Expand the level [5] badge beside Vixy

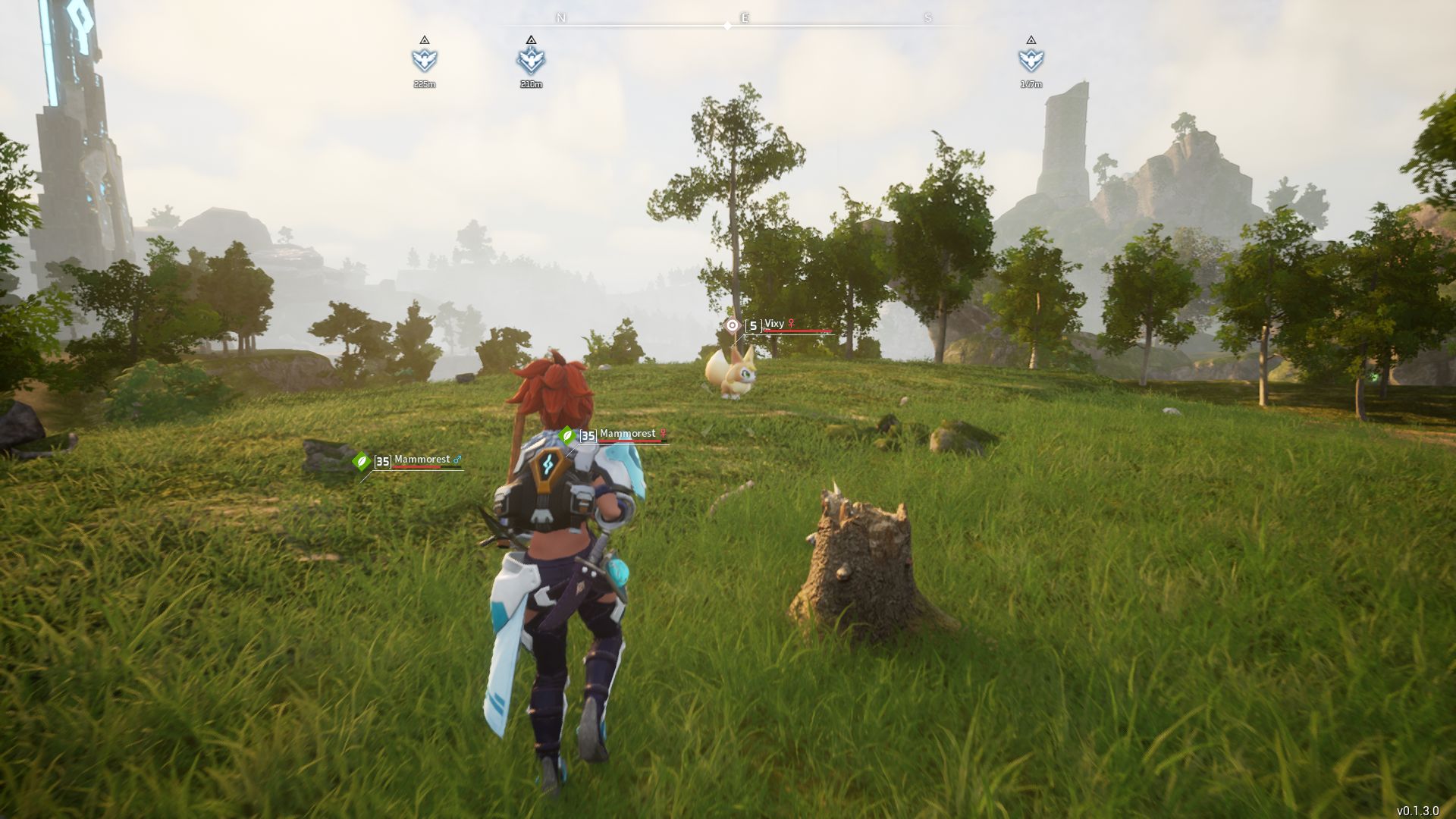pyautogui.click(x=753, y=325)
